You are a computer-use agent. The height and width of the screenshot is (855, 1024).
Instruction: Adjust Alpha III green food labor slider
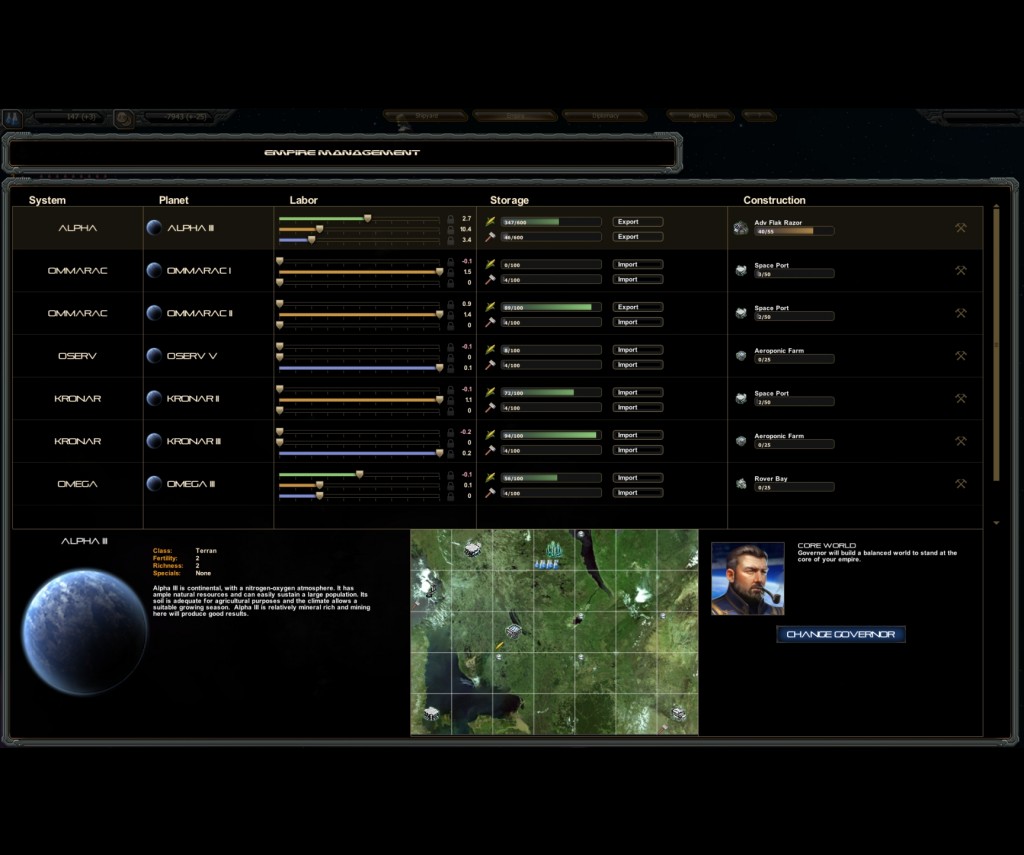(367, 217)
